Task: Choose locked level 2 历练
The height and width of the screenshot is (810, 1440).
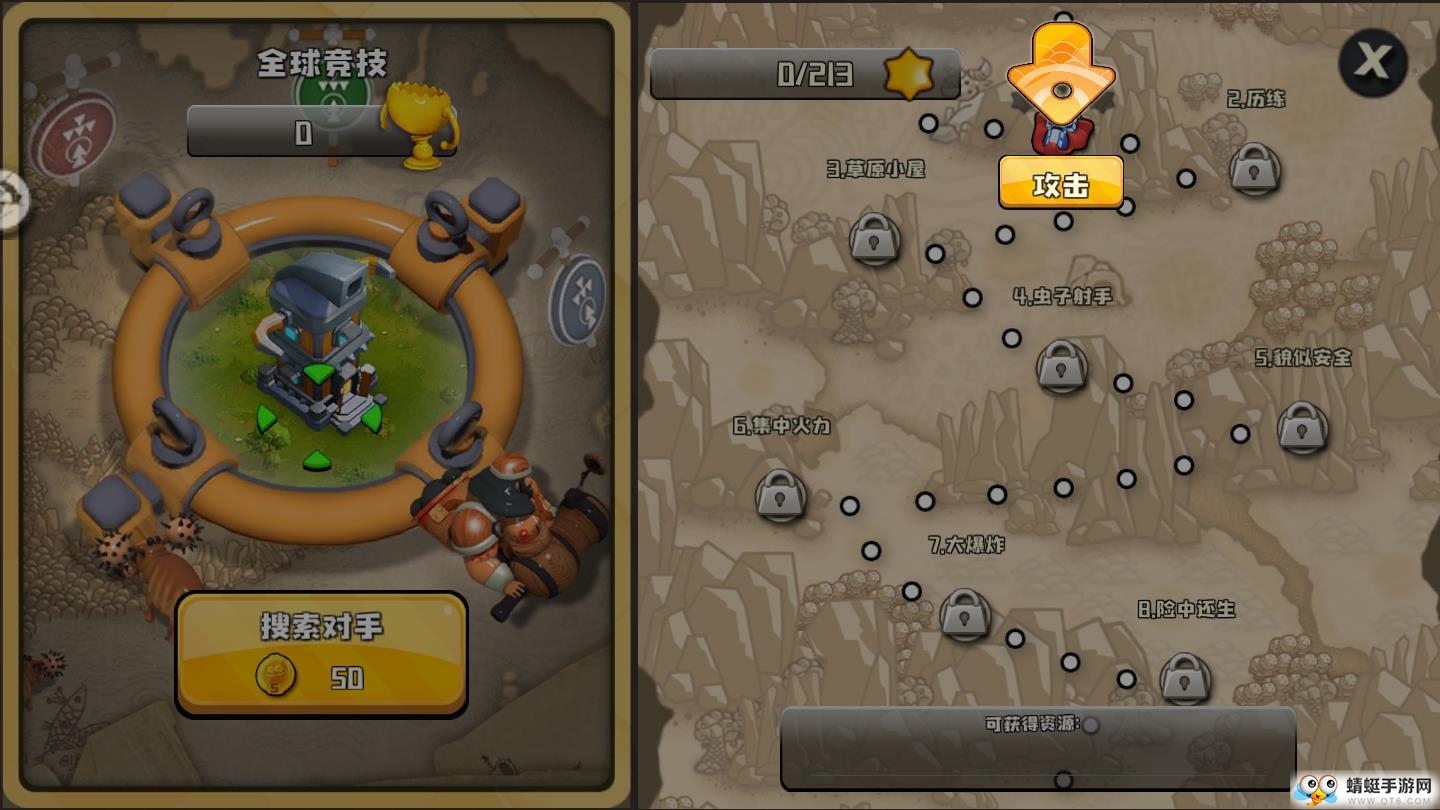Action: [x=1254, y=168]
